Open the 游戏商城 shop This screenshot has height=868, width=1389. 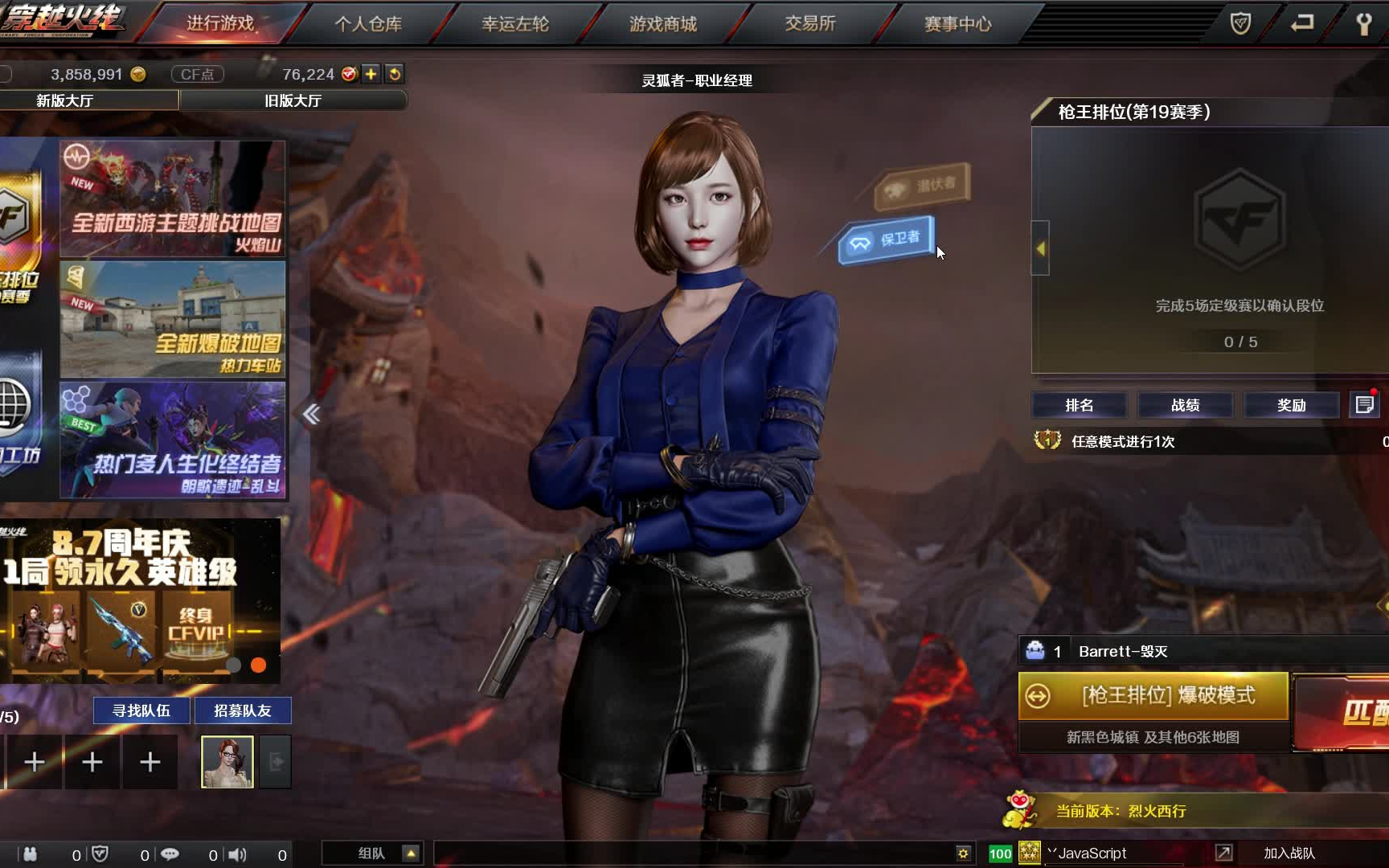coord(663,23)
